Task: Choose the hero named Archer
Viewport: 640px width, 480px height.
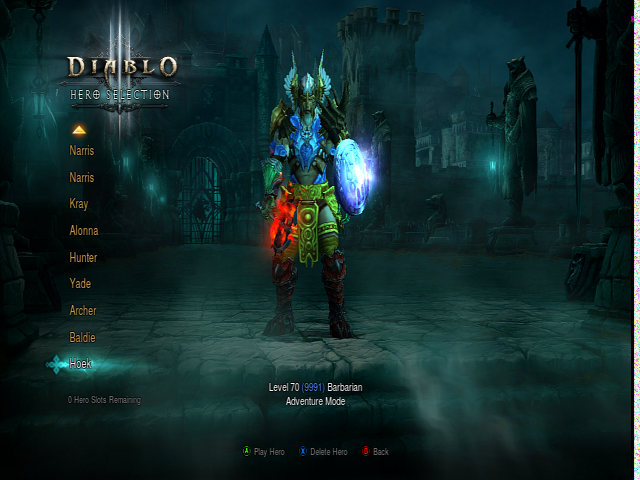Action: click(x=83, y=311)
